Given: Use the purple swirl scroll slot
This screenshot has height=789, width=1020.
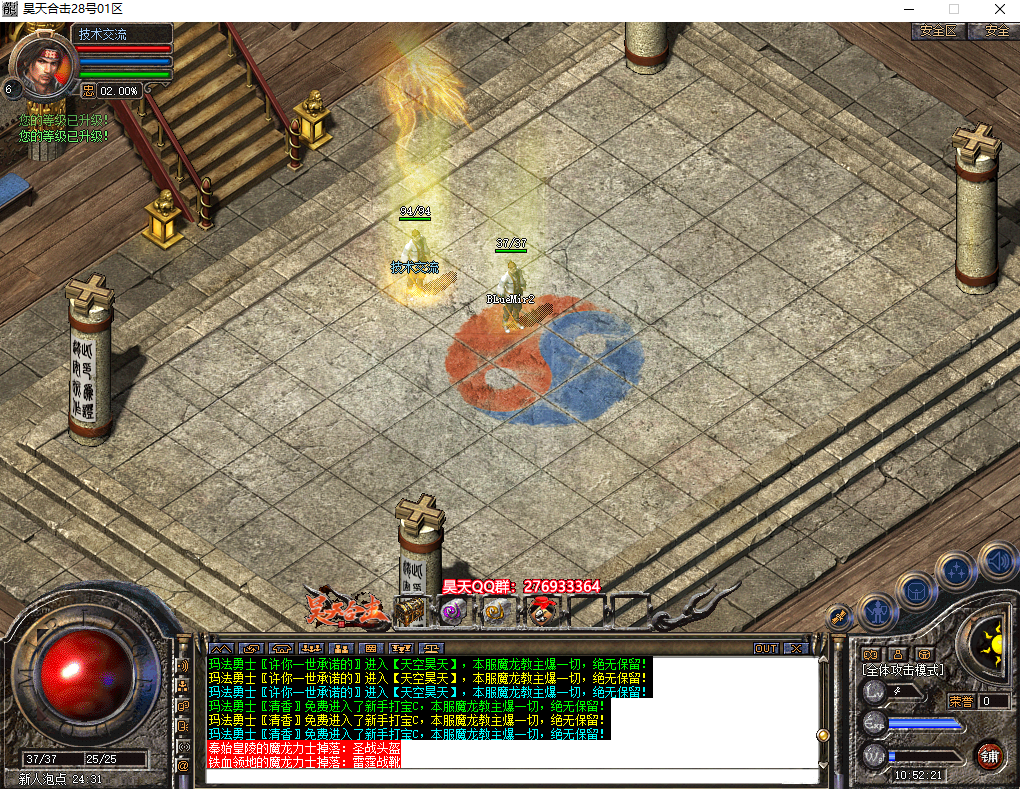Looking at the screenshot, I should click(453, 610).
